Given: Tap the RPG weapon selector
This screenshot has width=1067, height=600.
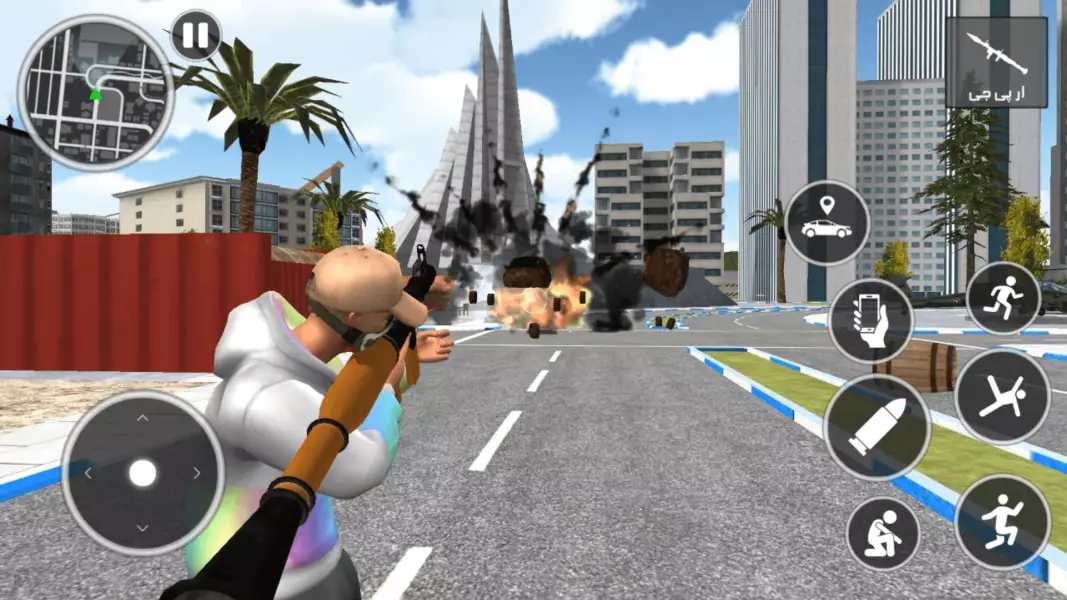Looking at the screenshot, I should click(x=996, y=62).
